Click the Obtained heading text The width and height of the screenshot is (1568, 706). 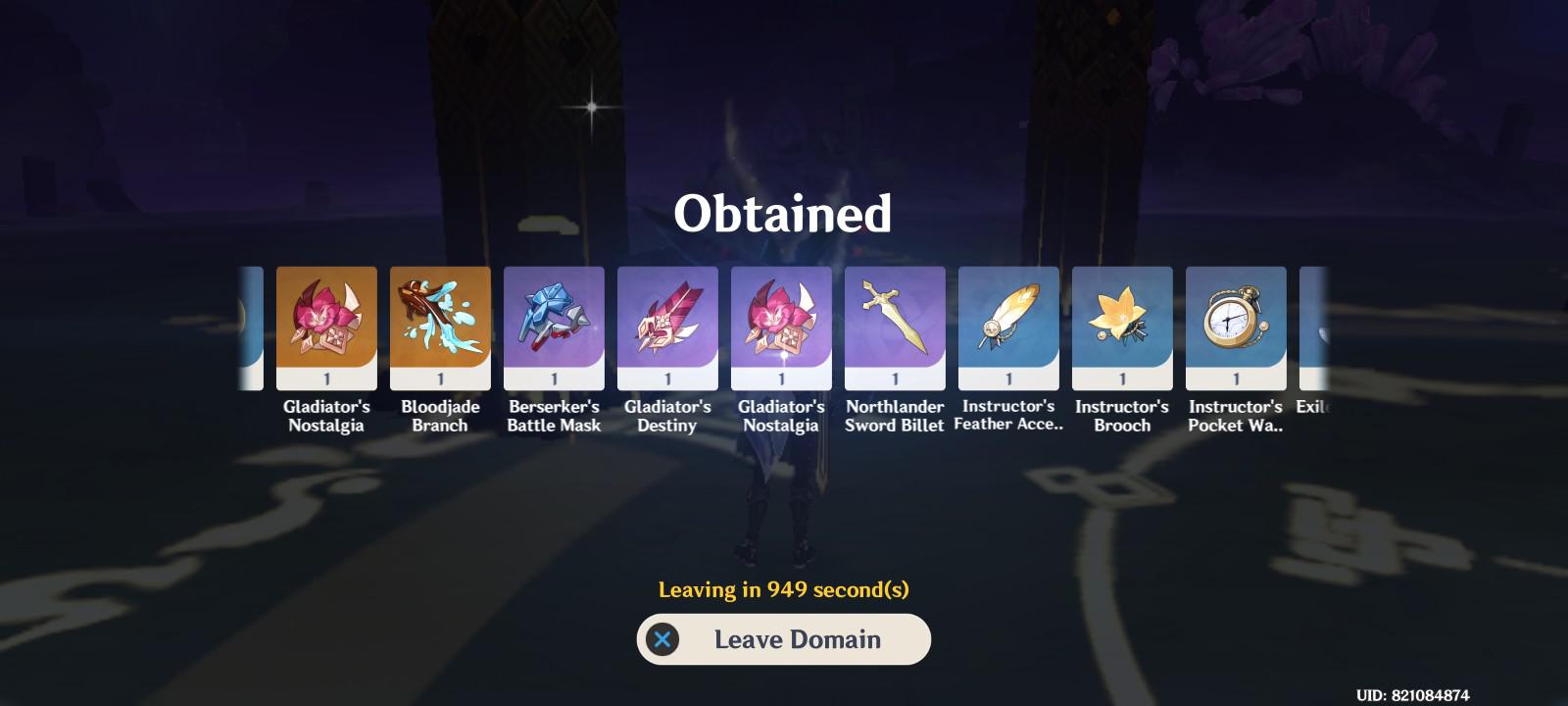(x=784, y=211)
